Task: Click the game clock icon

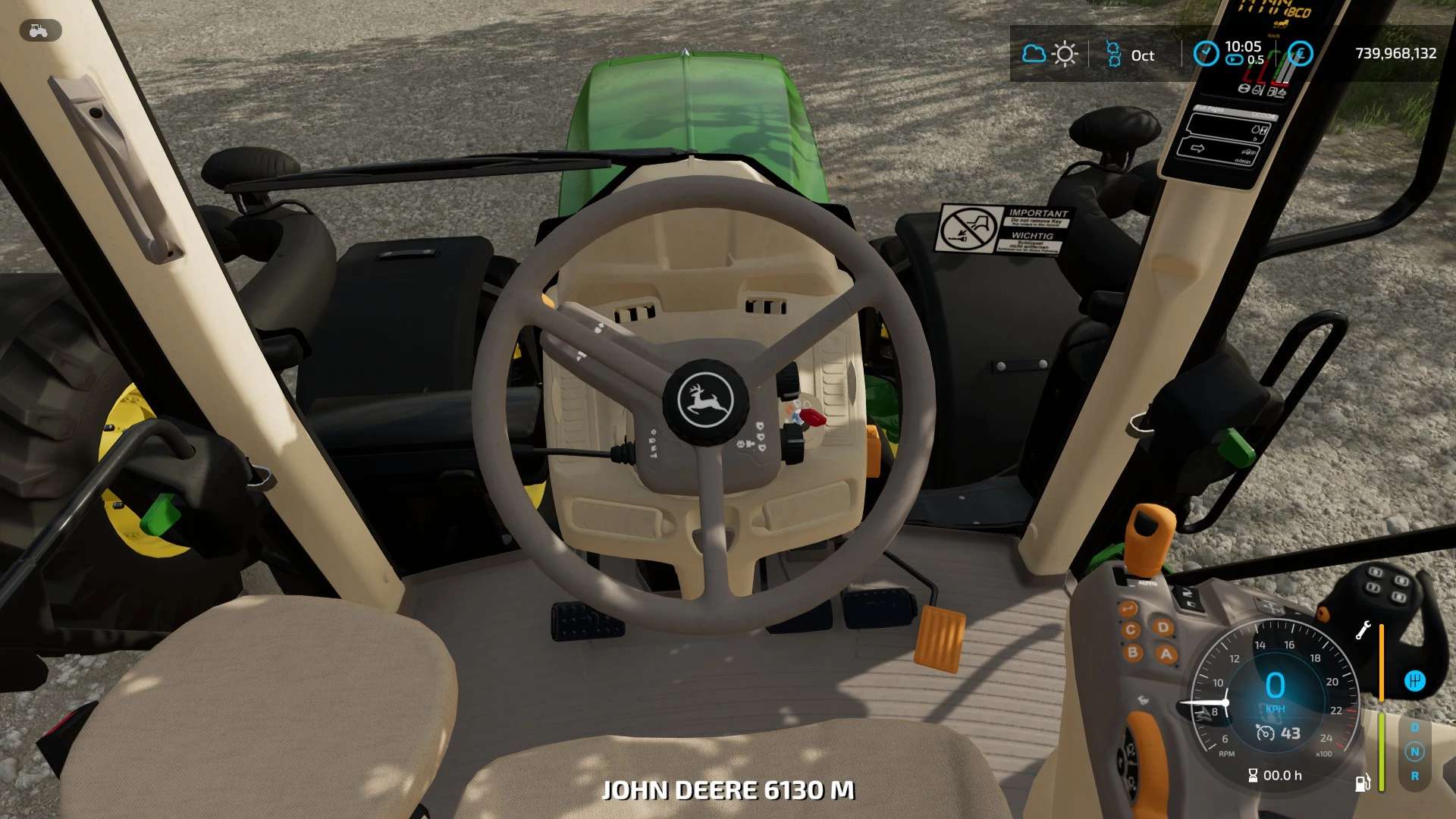Action: [x=1206, y=53]
